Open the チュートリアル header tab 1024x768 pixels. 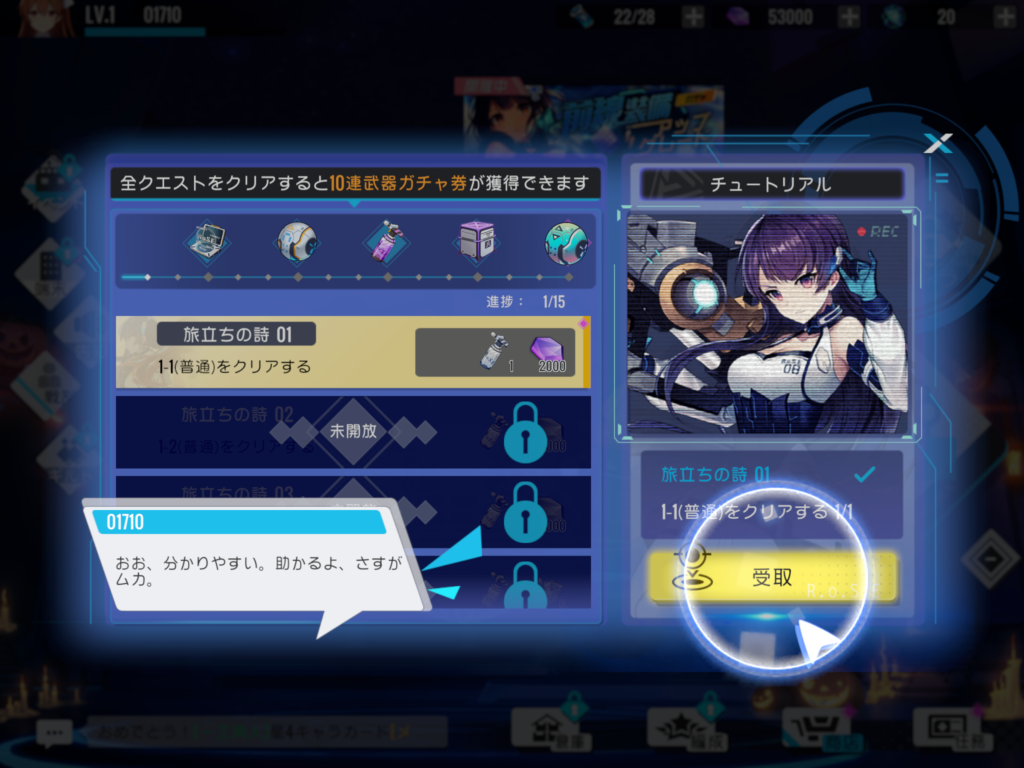point(770,184)
